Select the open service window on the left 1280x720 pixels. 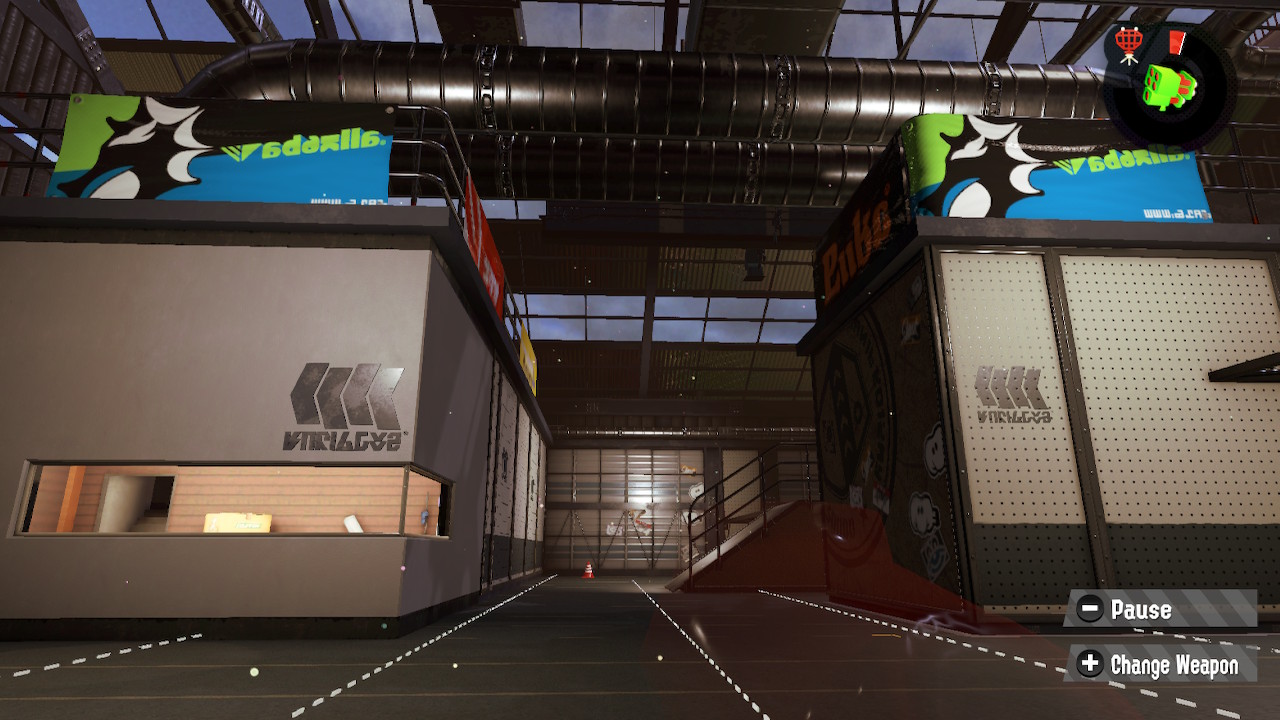pos(220,500)
